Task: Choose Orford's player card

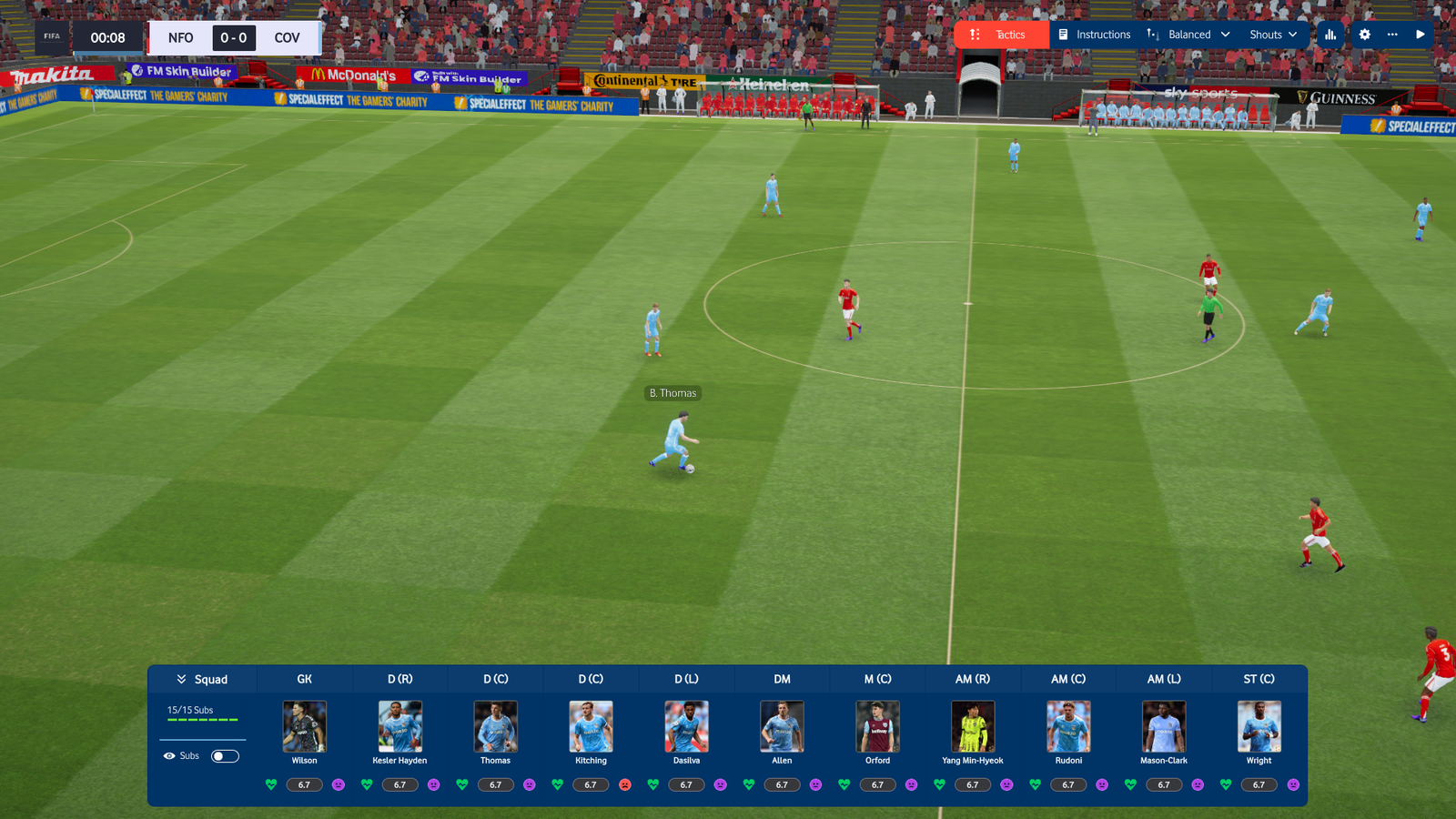Action: 877,726
